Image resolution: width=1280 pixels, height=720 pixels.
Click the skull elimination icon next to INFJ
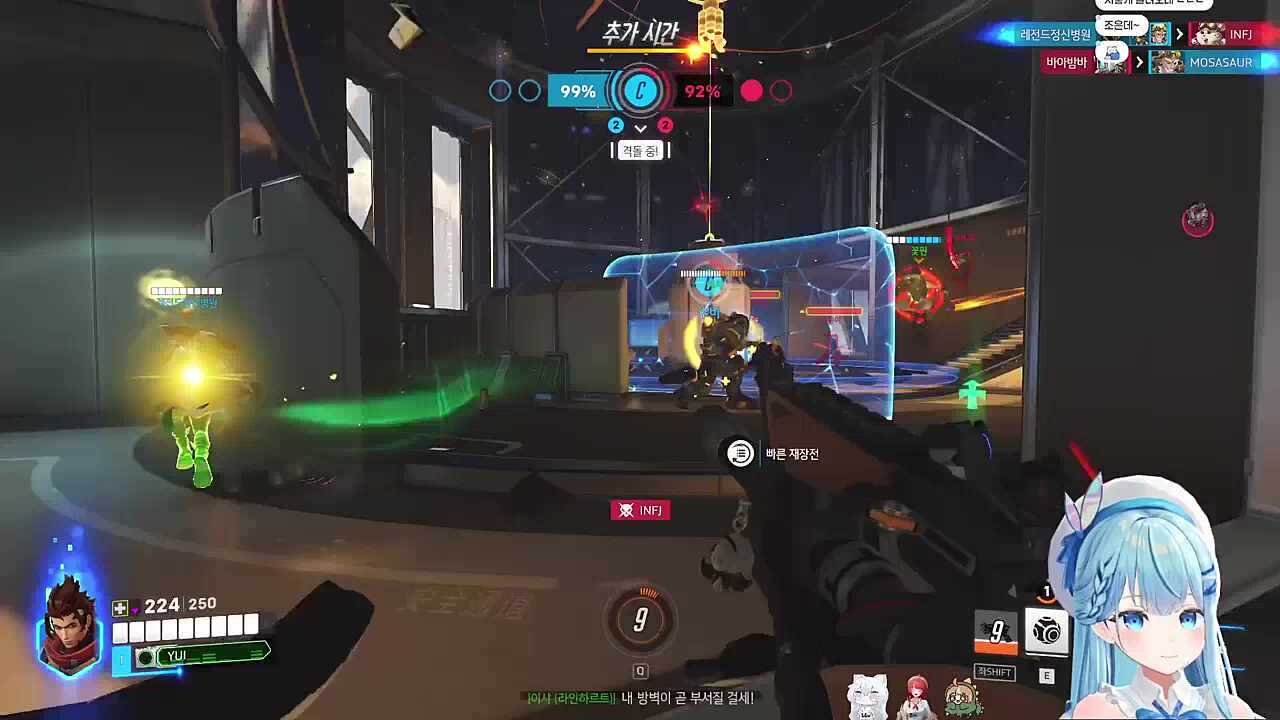(x=627, y=510)
